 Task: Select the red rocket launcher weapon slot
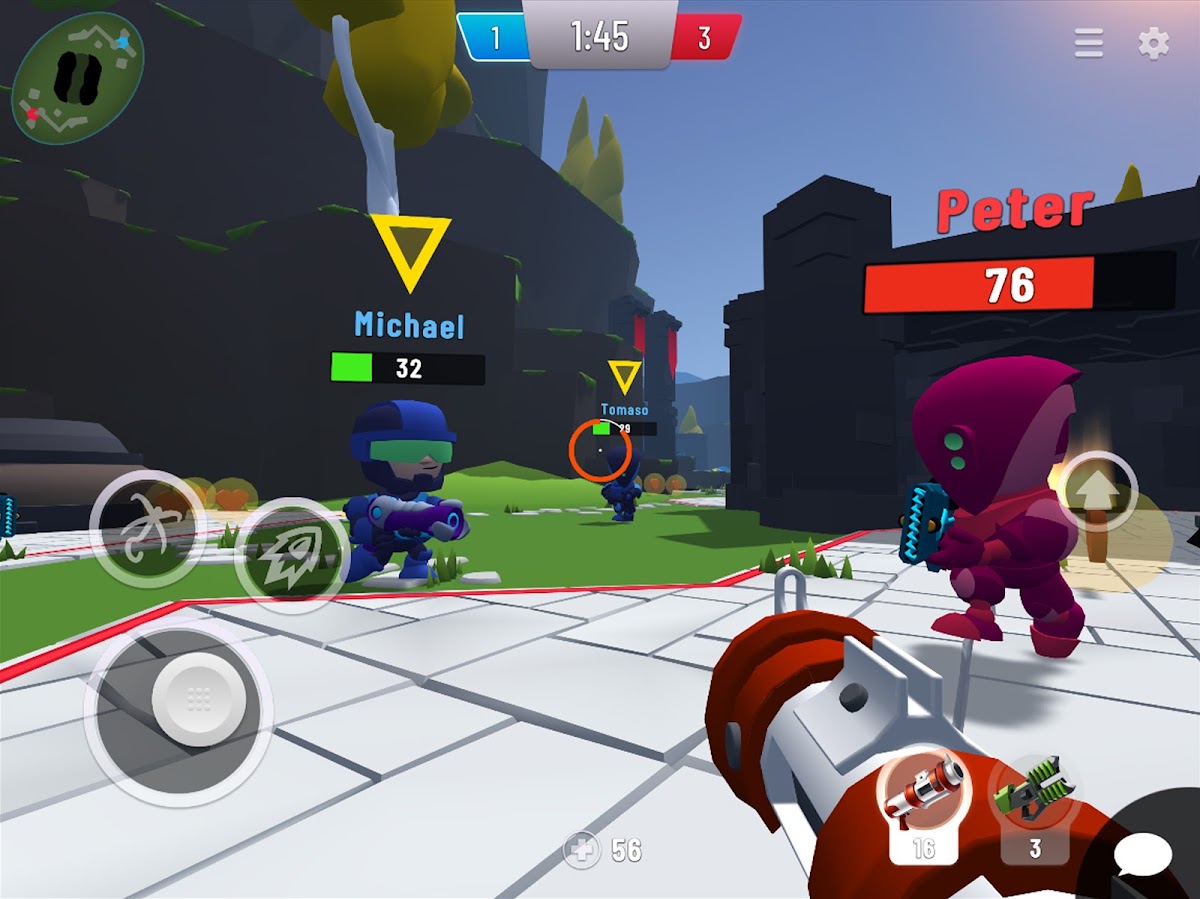[x=923, y=798]
